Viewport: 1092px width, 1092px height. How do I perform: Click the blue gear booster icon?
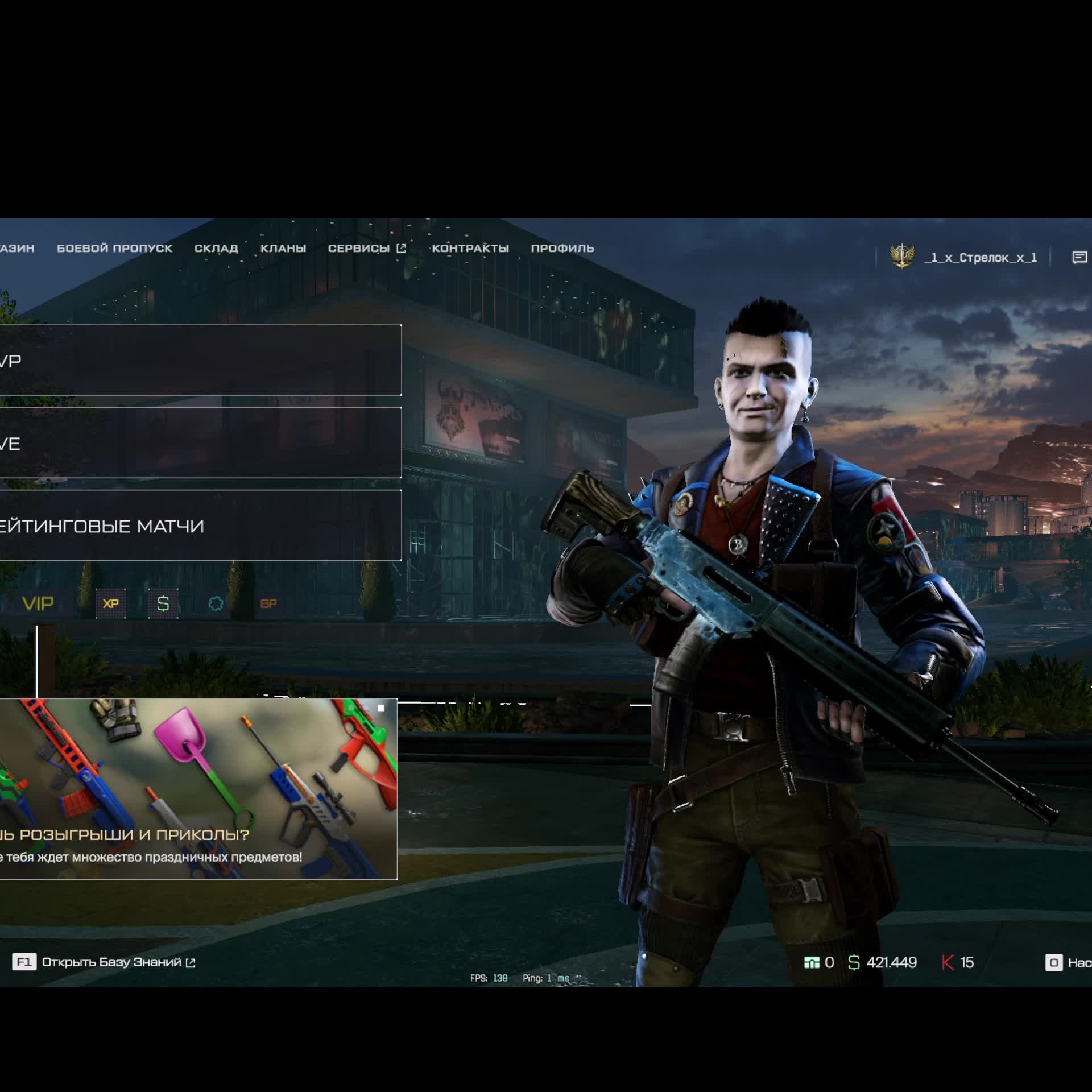pos(216,603)
